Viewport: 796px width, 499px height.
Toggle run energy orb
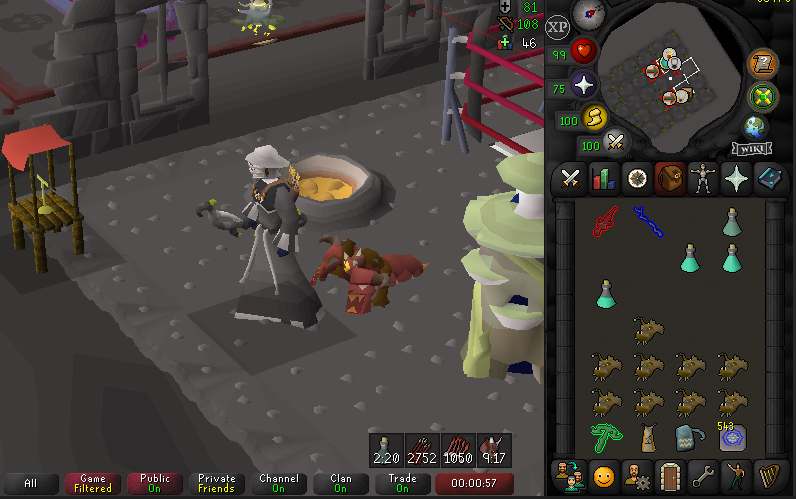[594, 119]
